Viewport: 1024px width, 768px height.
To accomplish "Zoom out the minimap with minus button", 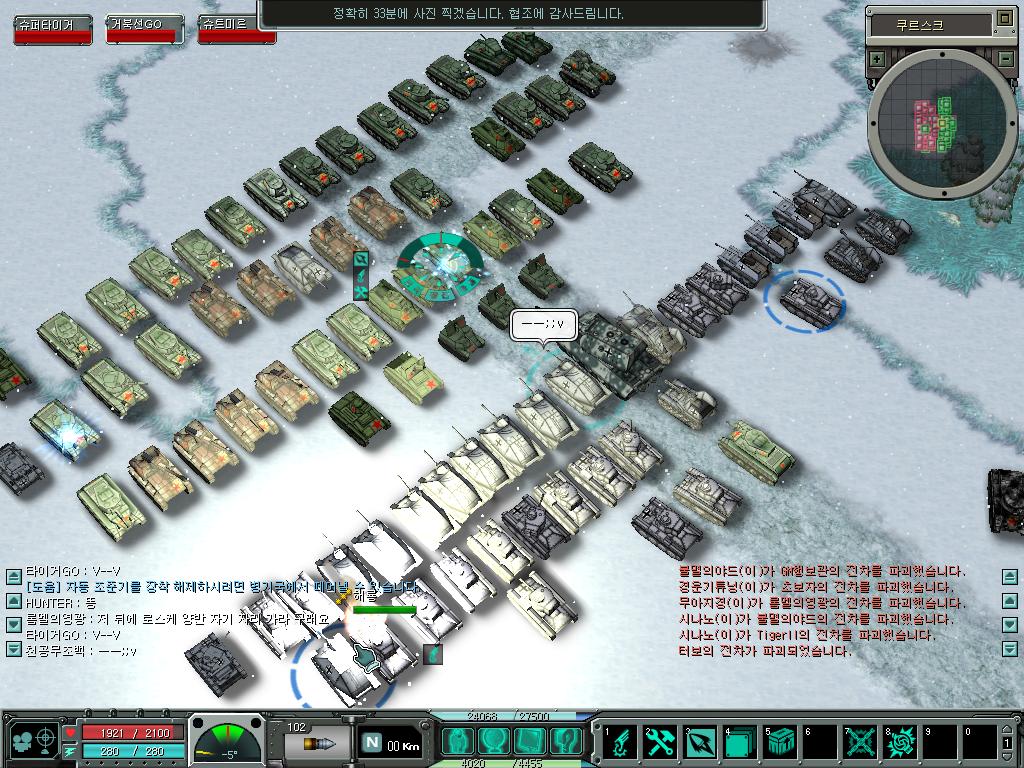I will (1005, 59).
